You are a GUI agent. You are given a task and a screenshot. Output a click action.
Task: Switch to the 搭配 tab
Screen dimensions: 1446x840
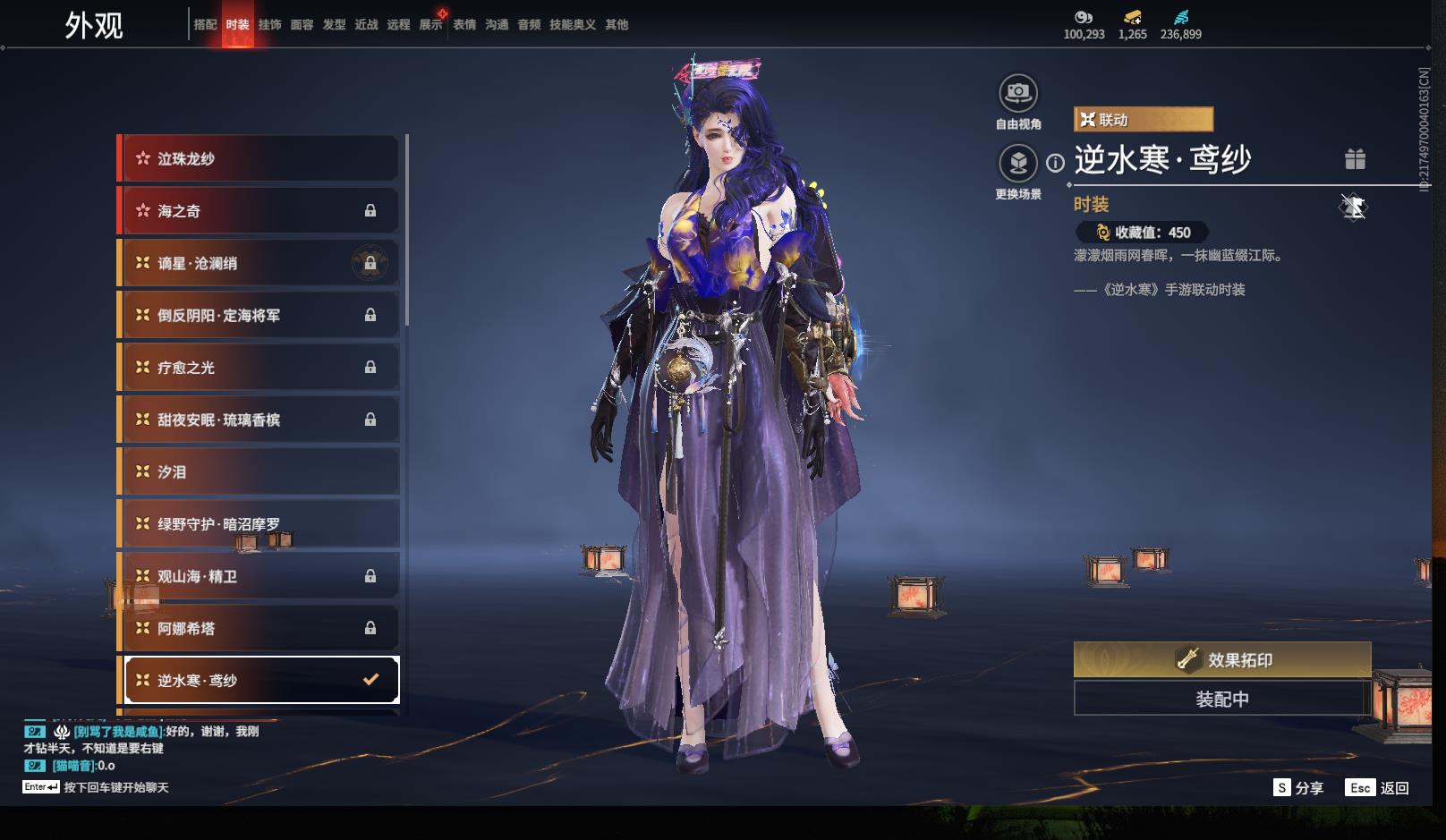[x=205, y=25]
